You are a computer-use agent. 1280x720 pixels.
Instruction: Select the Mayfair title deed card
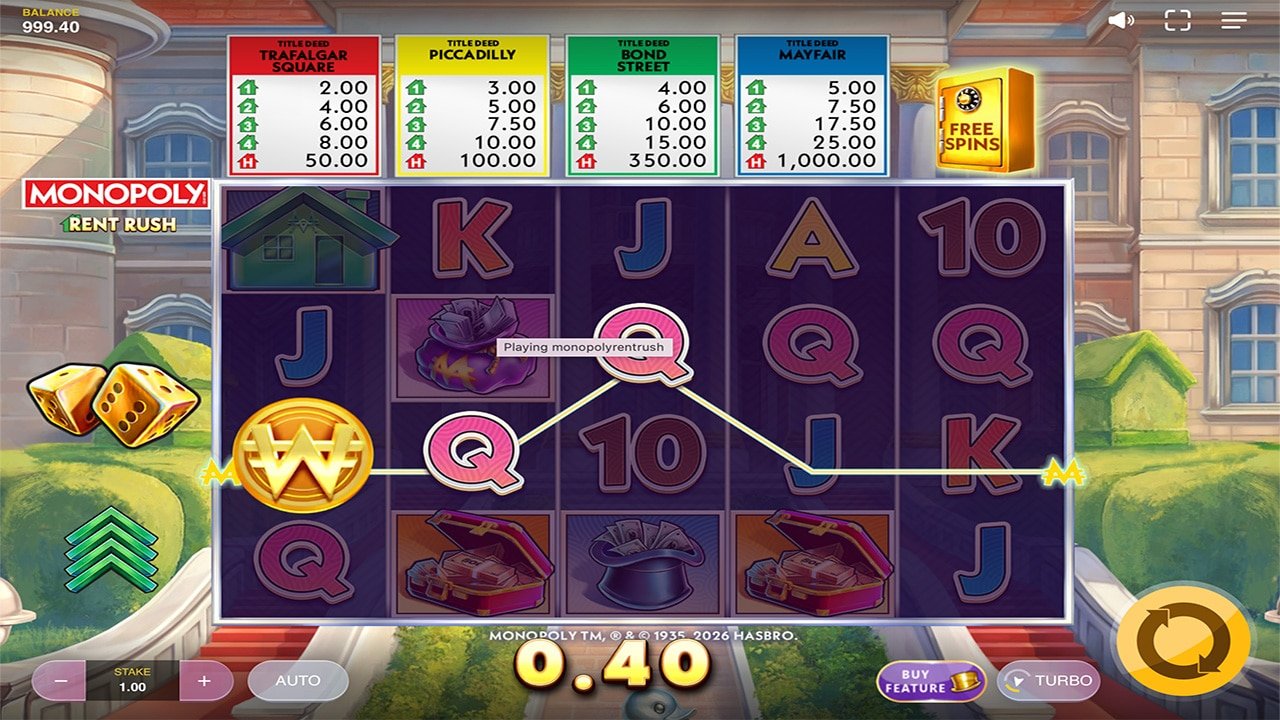811,100
